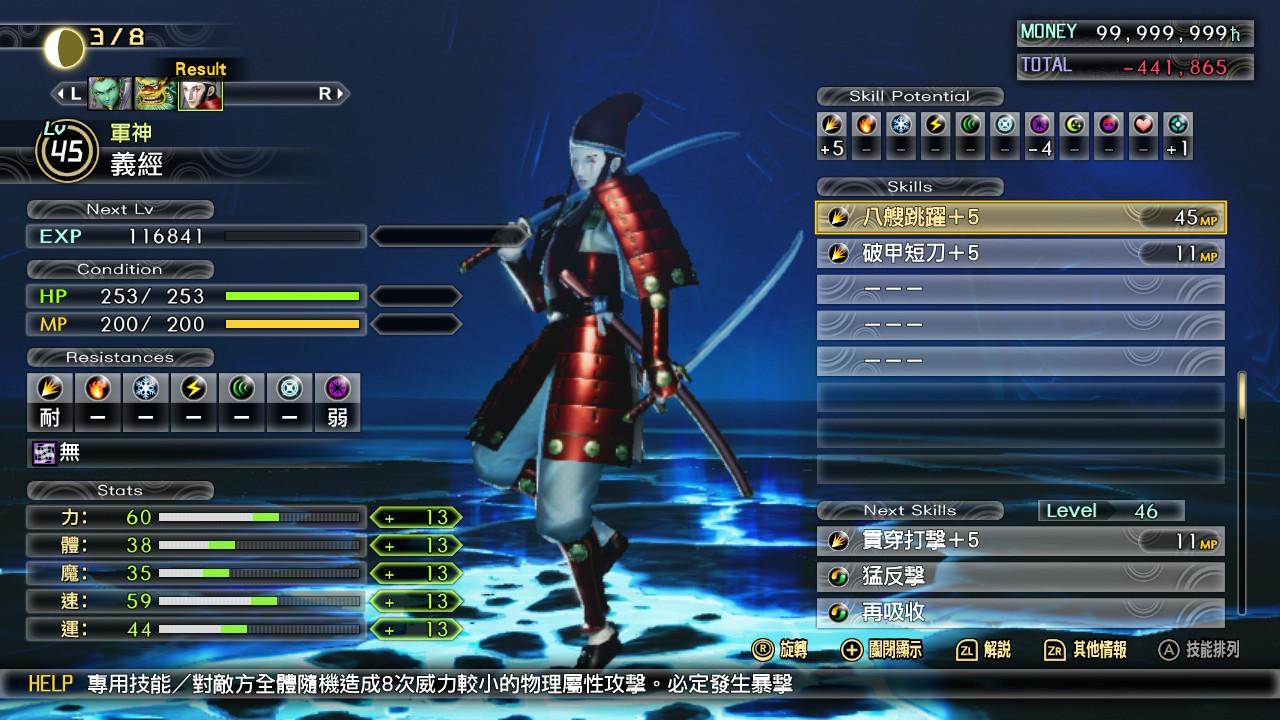Select the green-faced demon portrait
This screenshot has height=720, width=1280.
tap(109, 94)
